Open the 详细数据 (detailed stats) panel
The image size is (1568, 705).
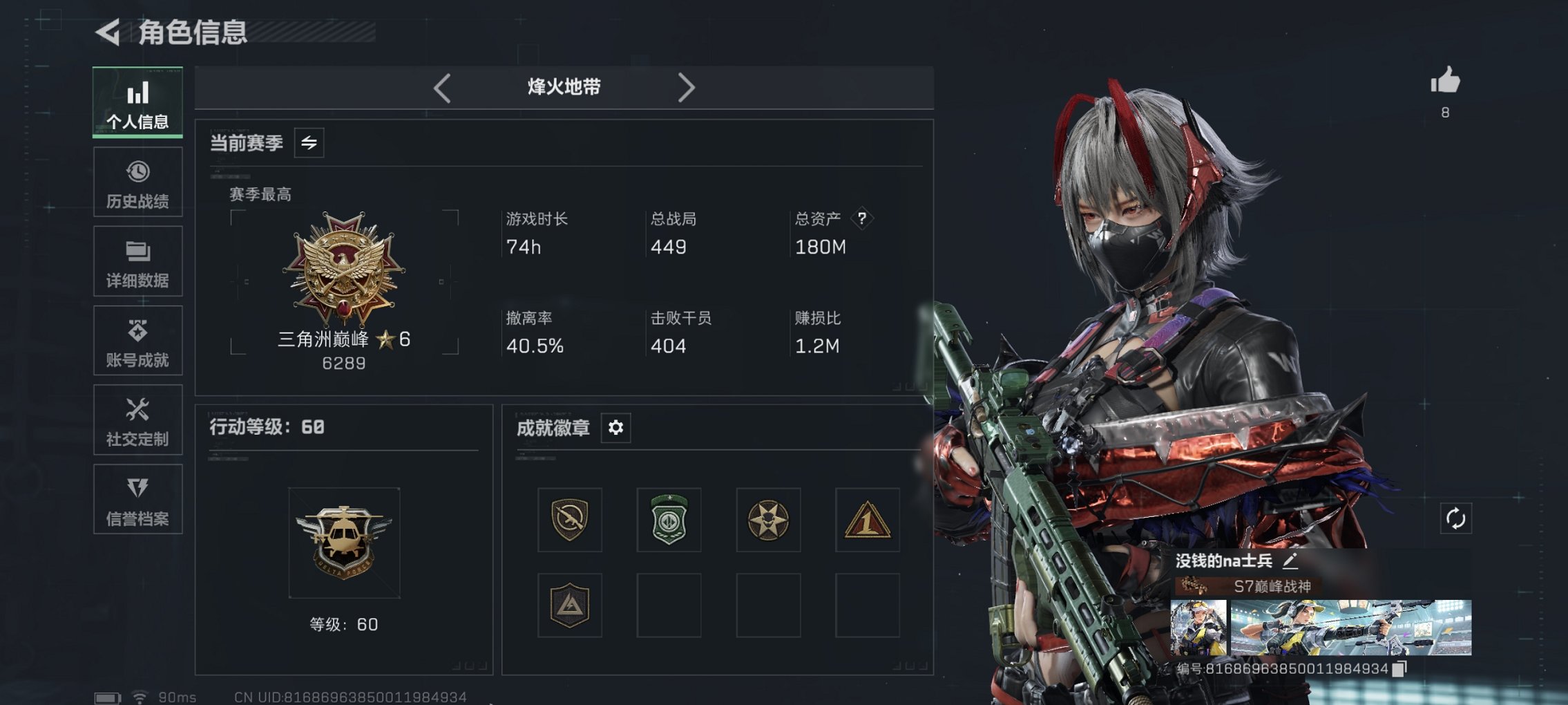pyautogui.click(x=137, y=261)
